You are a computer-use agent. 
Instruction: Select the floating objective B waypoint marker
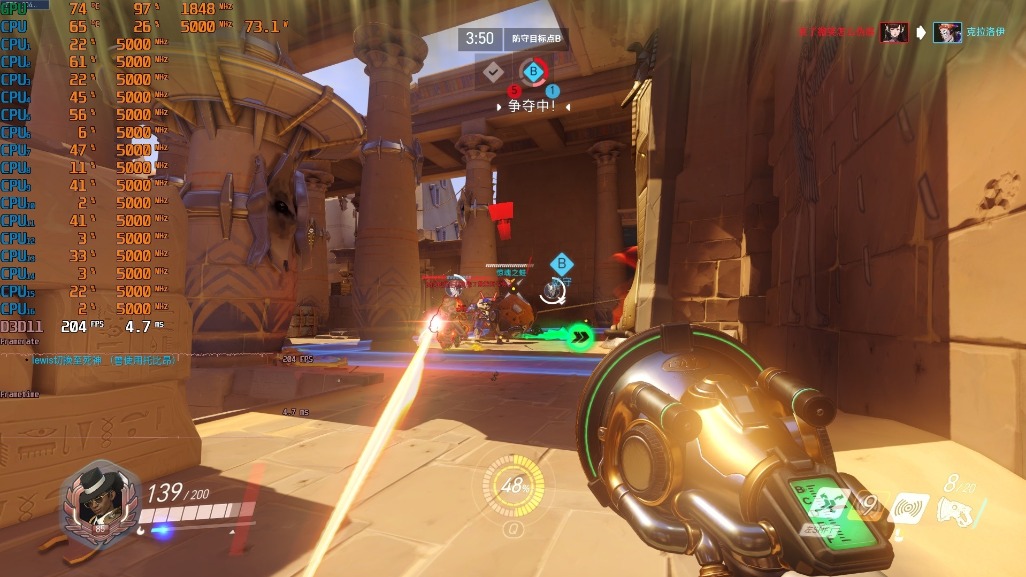(562, 264)
